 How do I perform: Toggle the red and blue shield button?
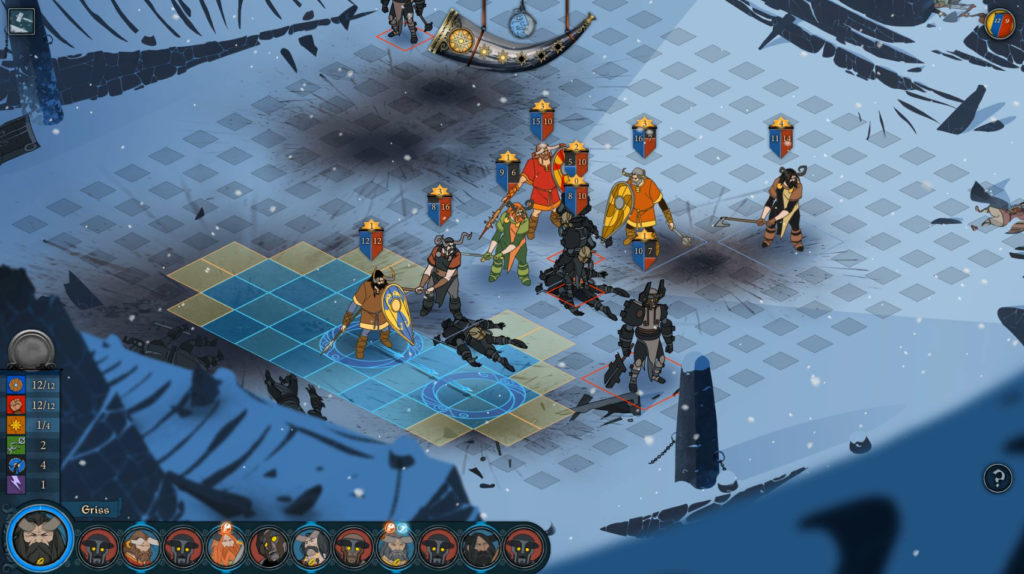click(x=999, y=24)
